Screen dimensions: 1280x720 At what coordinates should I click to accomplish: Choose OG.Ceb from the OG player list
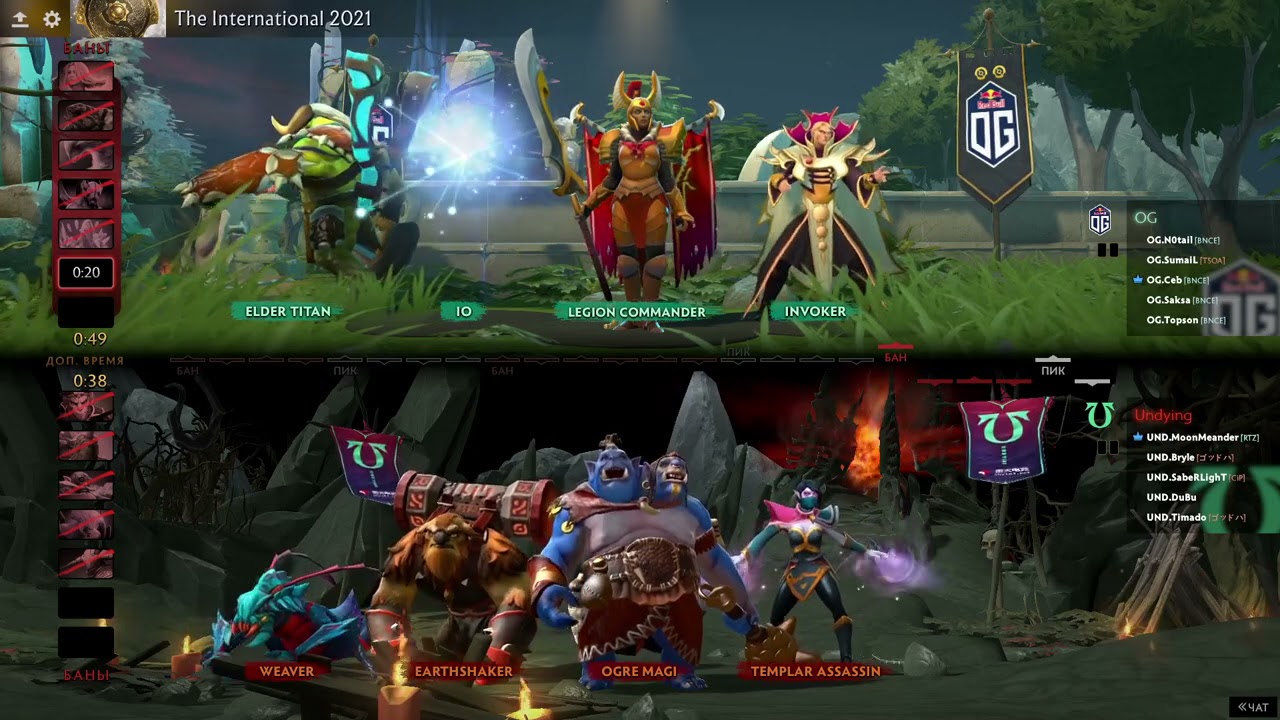tap(1164, 280)
